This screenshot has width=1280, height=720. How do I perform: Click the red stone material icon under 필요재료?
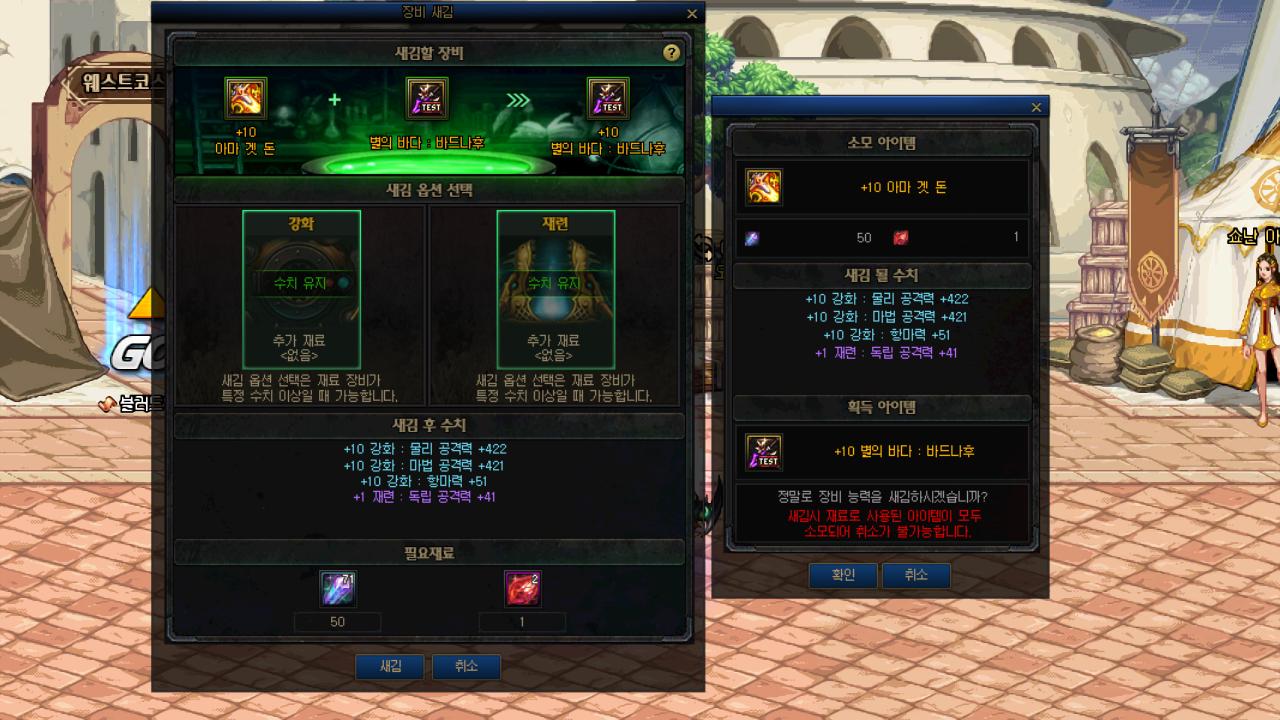click(x=524, y=589)
